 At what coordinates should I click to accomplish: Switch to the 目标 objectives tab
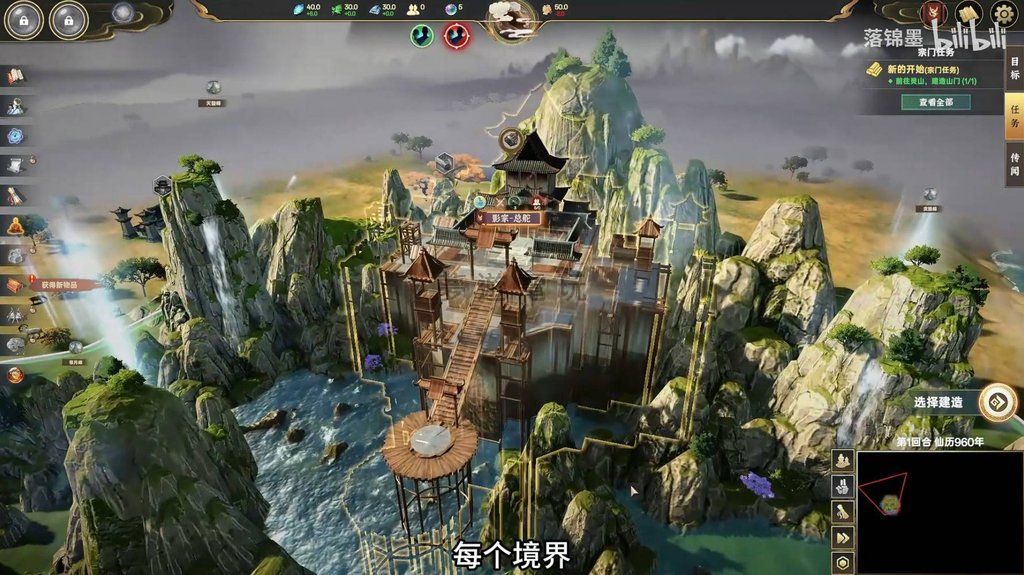coord(1014,67)
